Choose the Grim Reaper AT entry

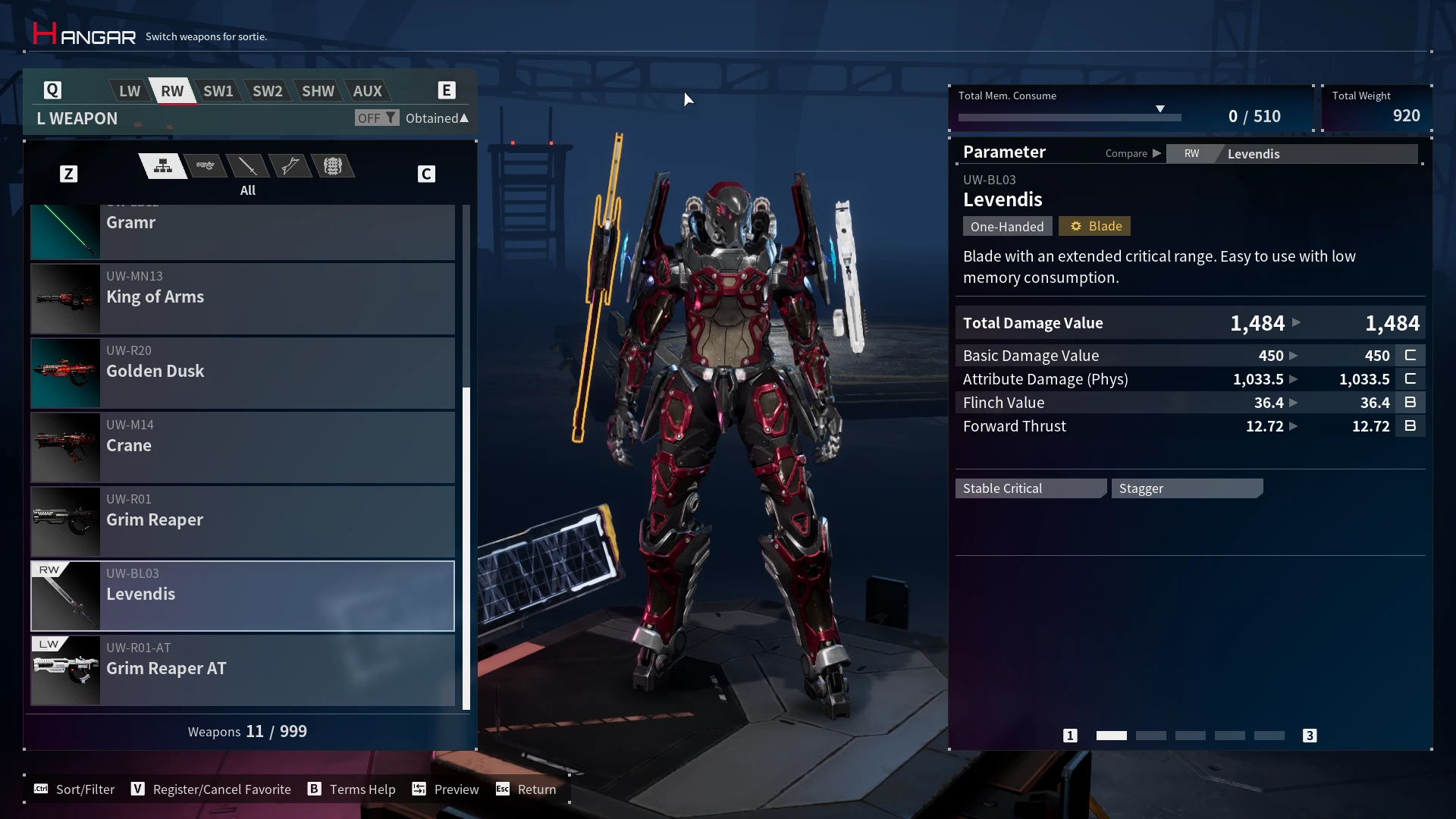click(x=243, y=670)
